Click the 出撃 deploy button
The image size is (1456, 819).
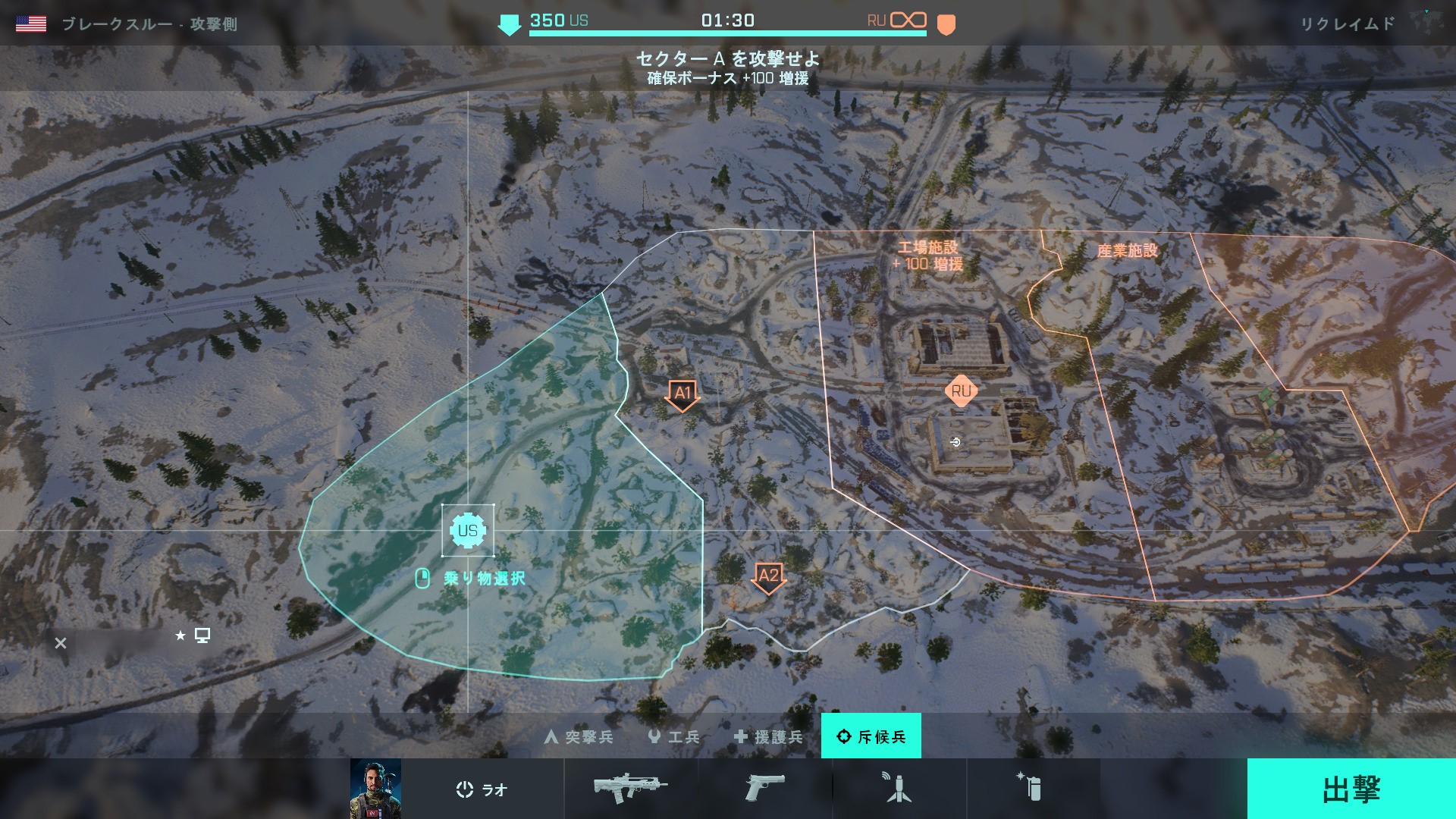tap(1351, 789)
